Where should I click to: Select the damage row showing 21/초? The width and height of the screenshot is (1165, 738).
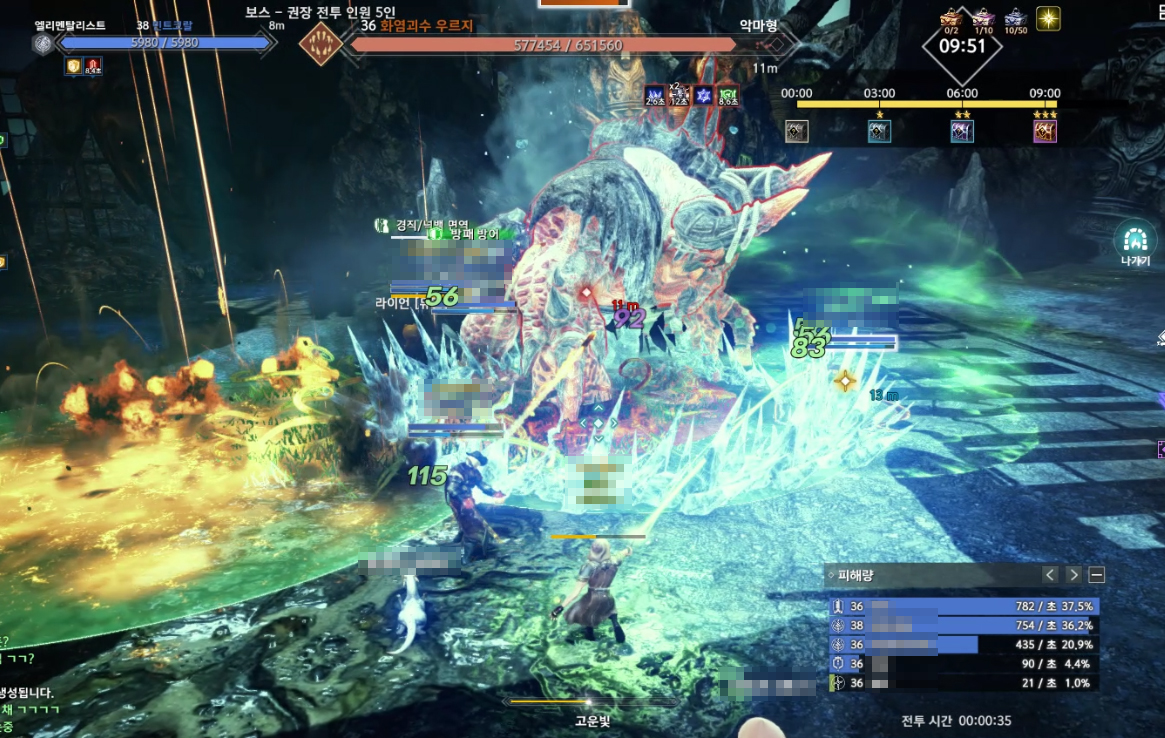pos(963,683)
